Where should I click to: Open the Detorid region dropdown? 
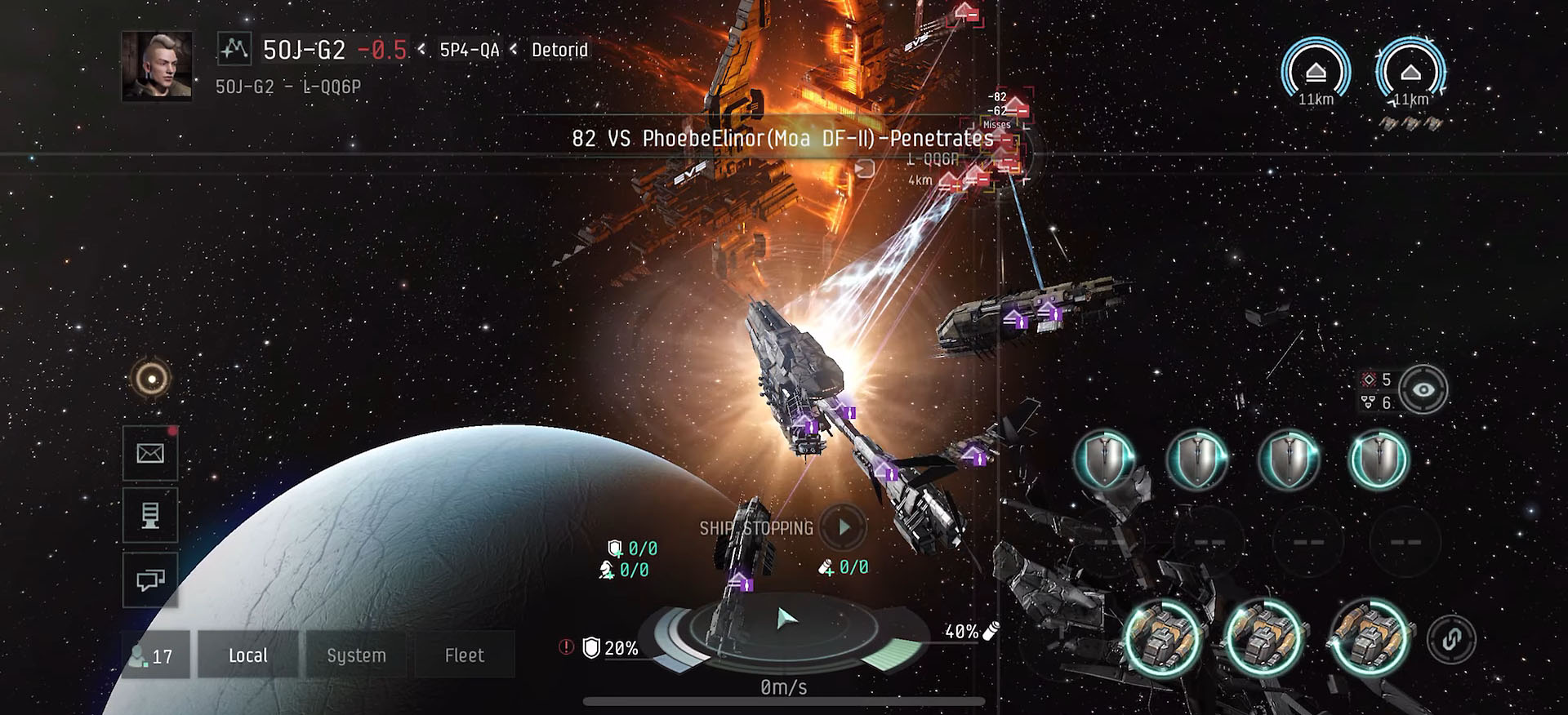[x=559, y=51]
